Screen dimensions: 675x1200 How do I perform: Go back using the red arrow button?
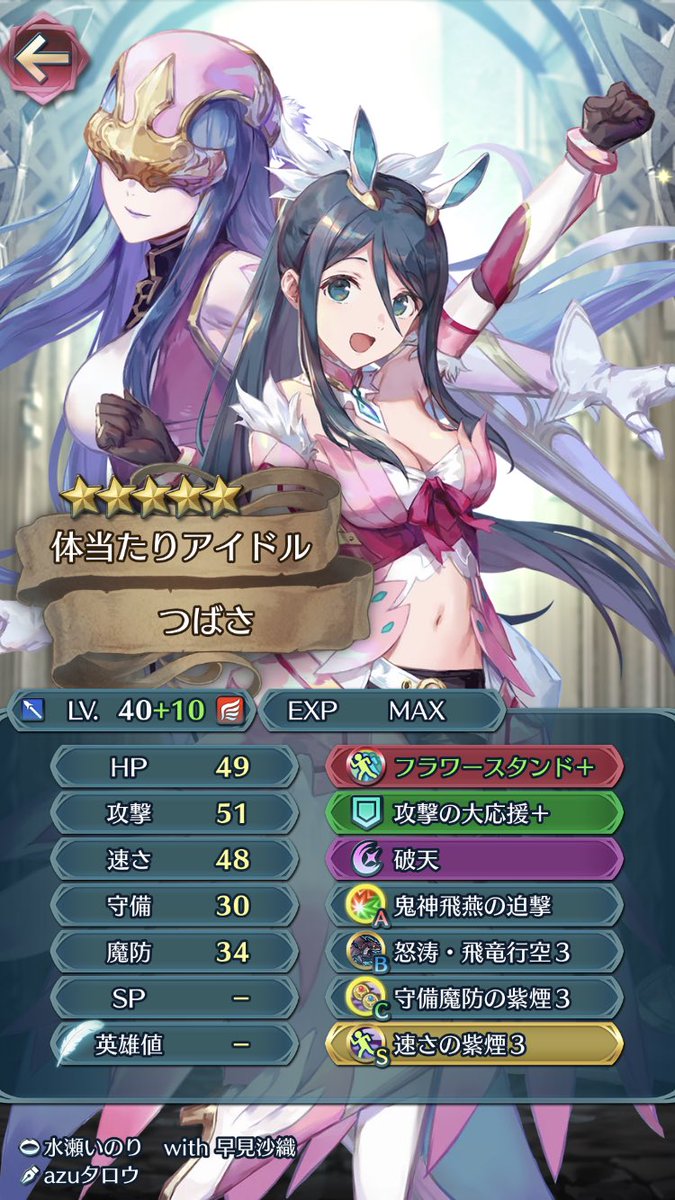click(44, 54)
